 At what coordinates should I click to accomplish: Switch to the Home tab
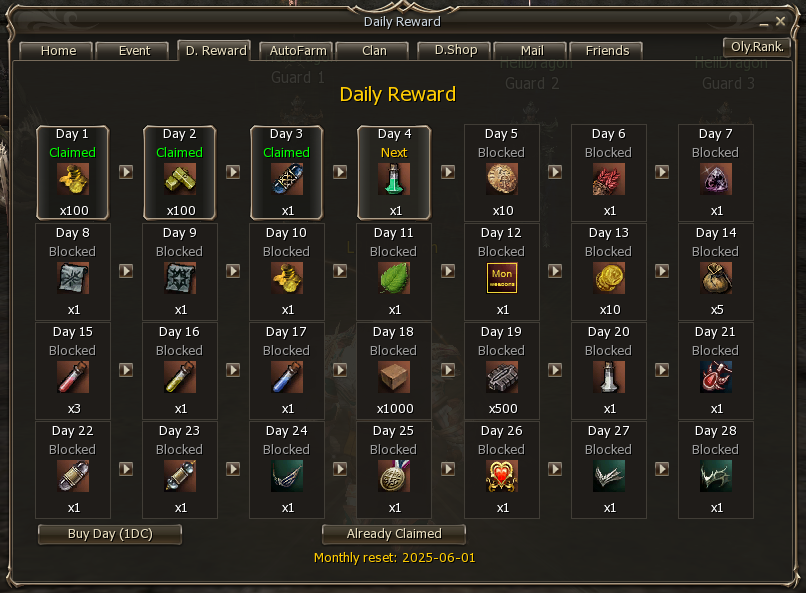(x=58, y=51)
